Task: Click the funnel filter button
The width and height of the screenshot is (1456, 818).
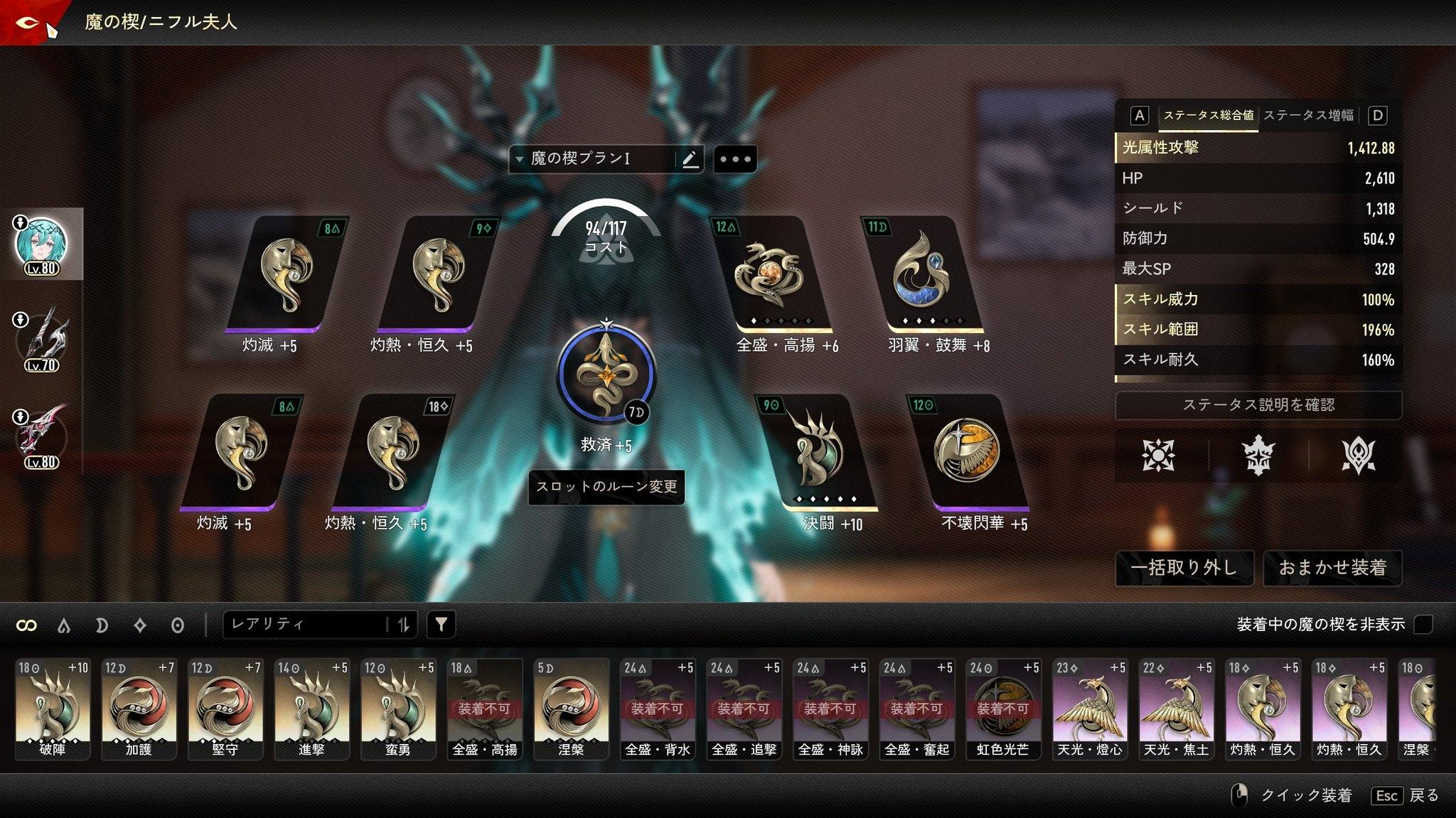Action: (441, 625)
